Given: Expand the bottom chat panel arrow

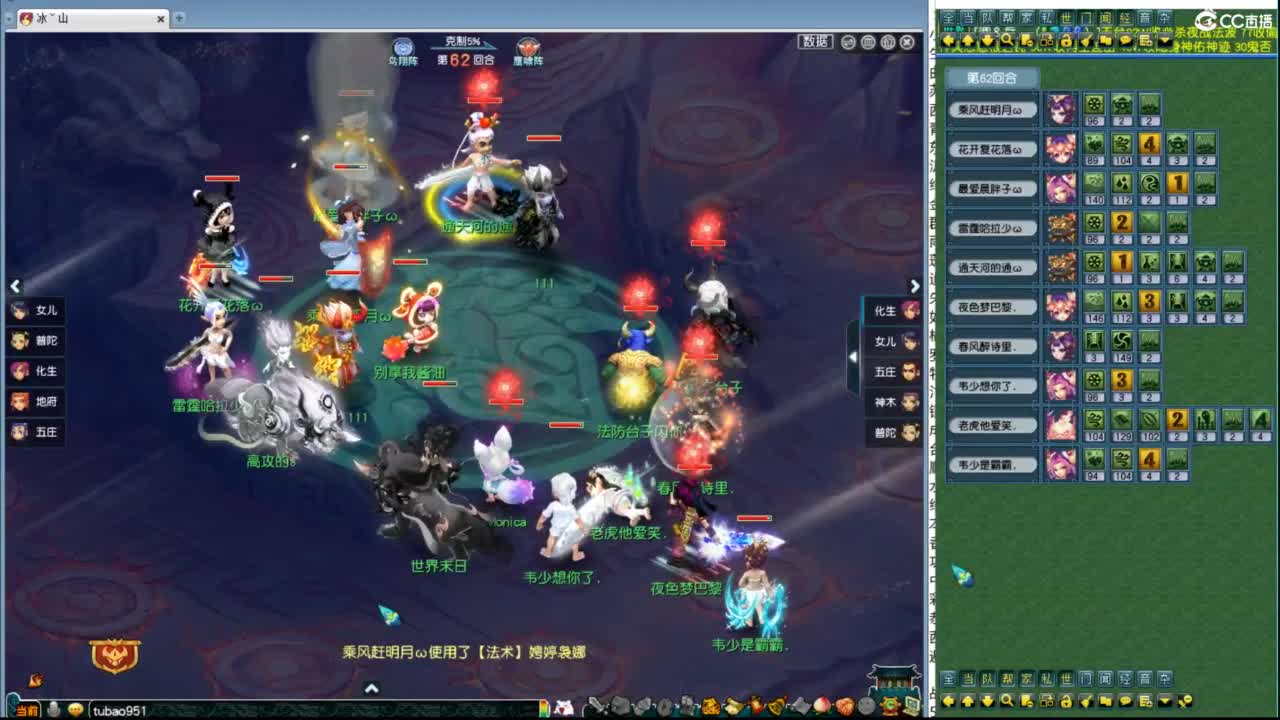Looking at the screenshot, I should pos(370,688).
